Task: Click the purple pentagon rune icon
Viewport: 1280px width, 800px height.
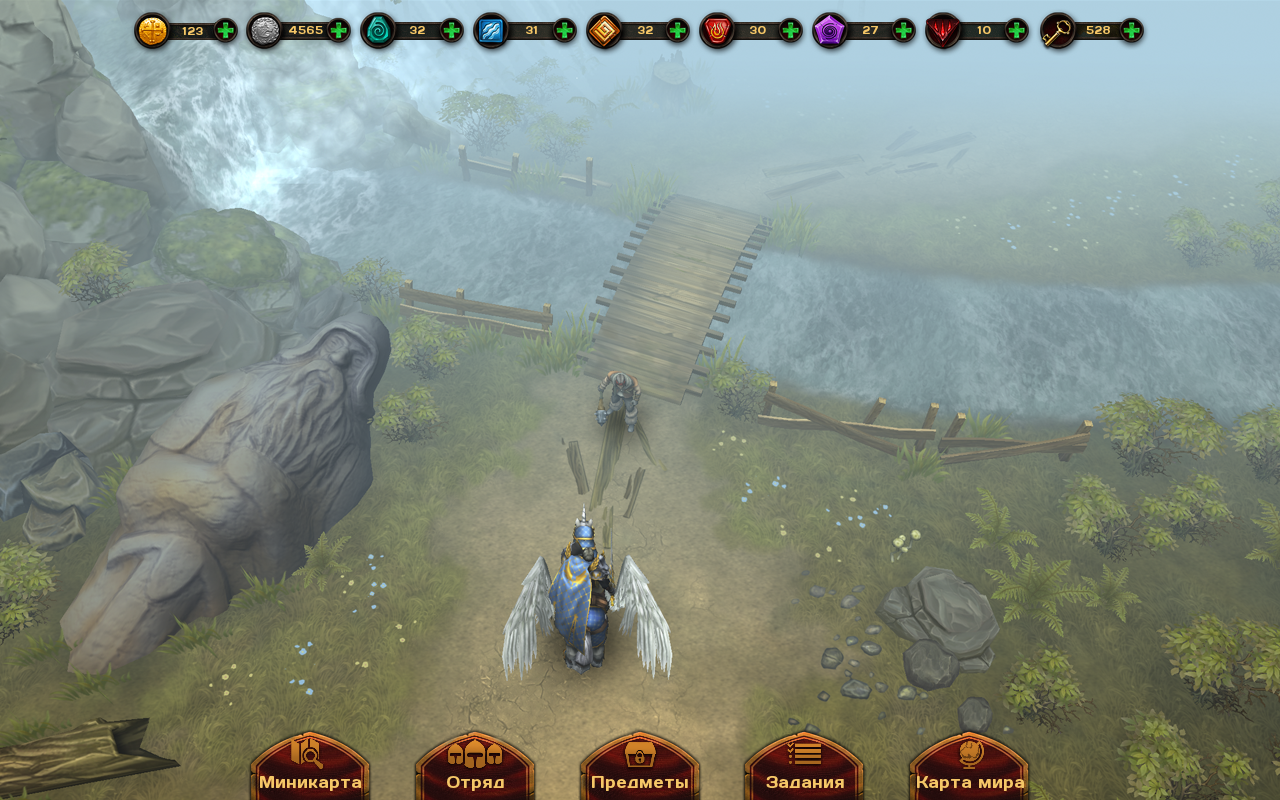Action: click(x=830, y=31)
